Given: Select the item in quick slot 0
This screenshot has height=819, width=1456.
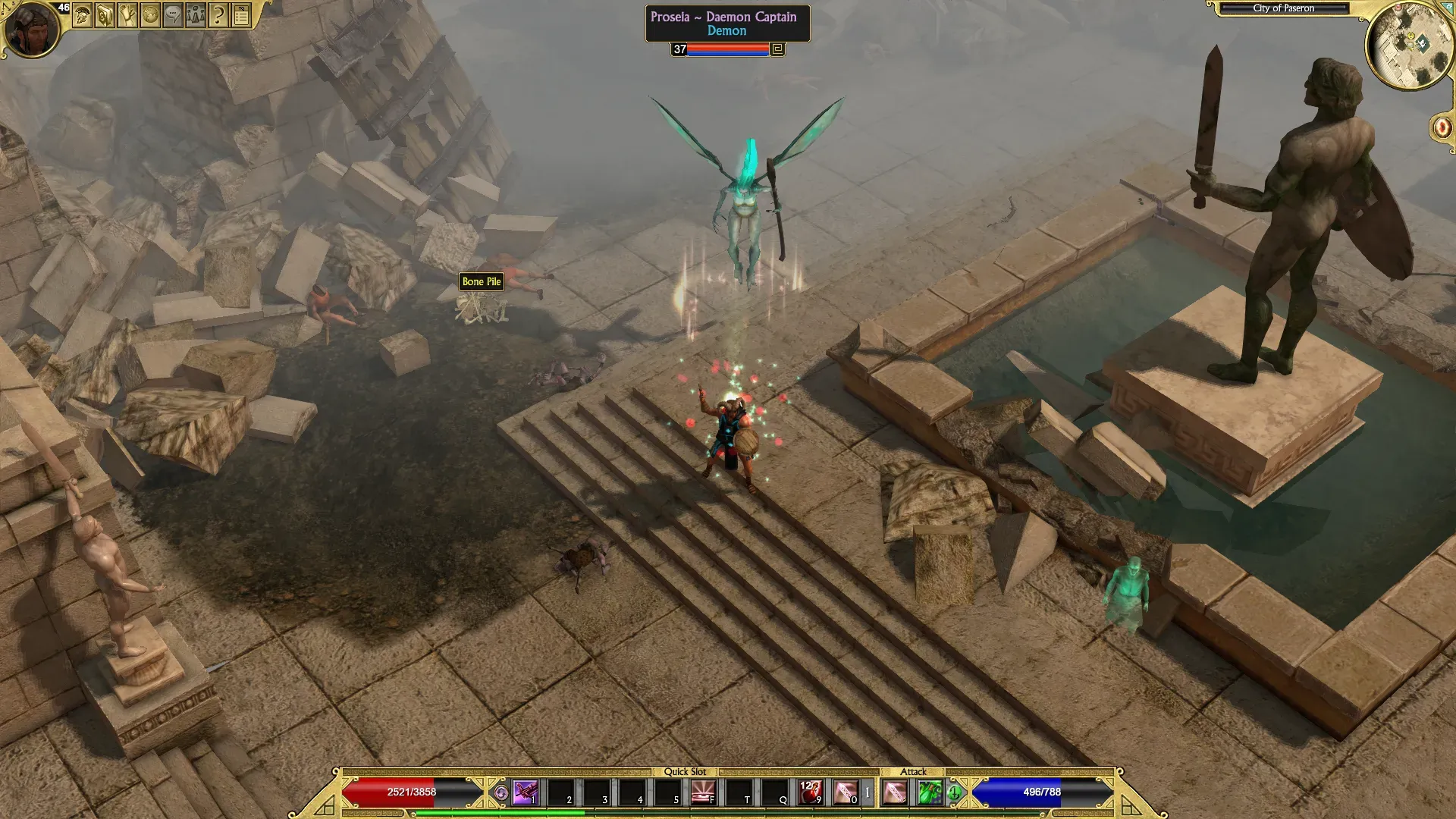Looking at the screenshot, I should click(846, 792).
